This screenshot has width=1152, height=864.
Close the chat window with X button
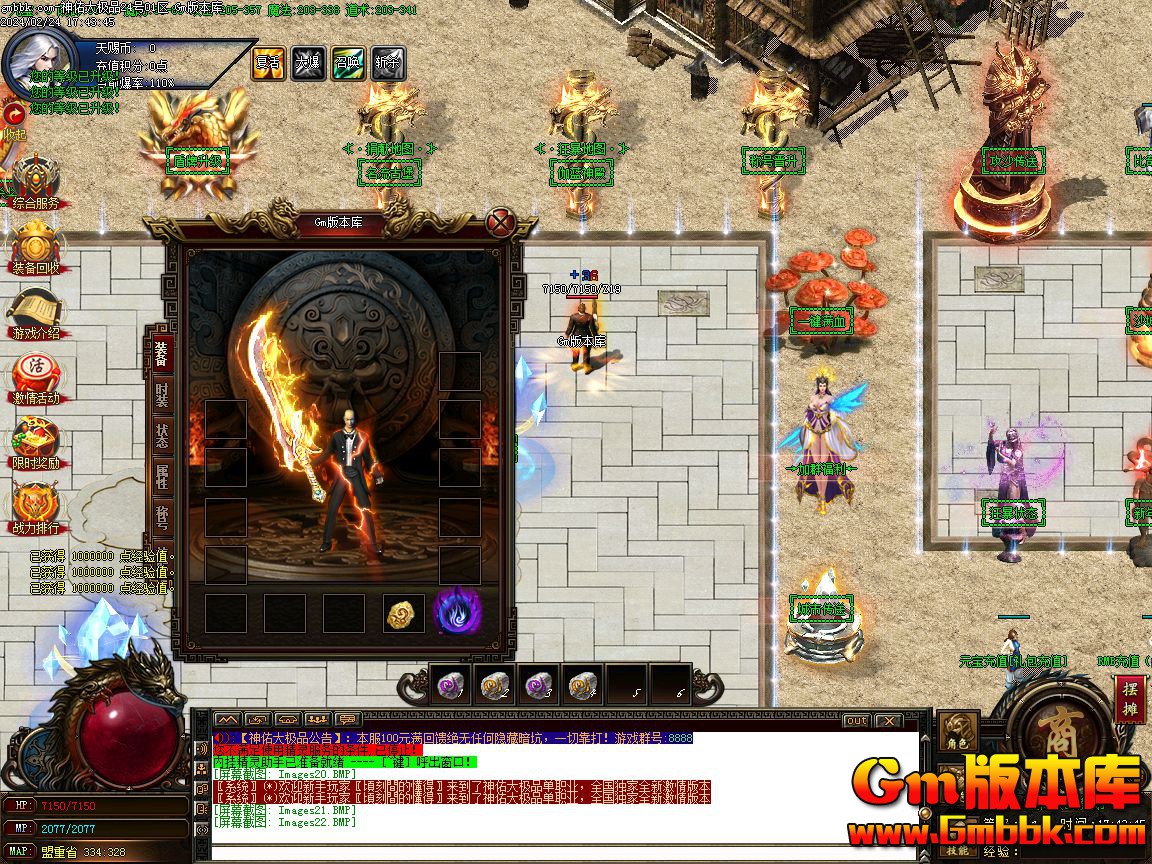(x=887, y=720)
